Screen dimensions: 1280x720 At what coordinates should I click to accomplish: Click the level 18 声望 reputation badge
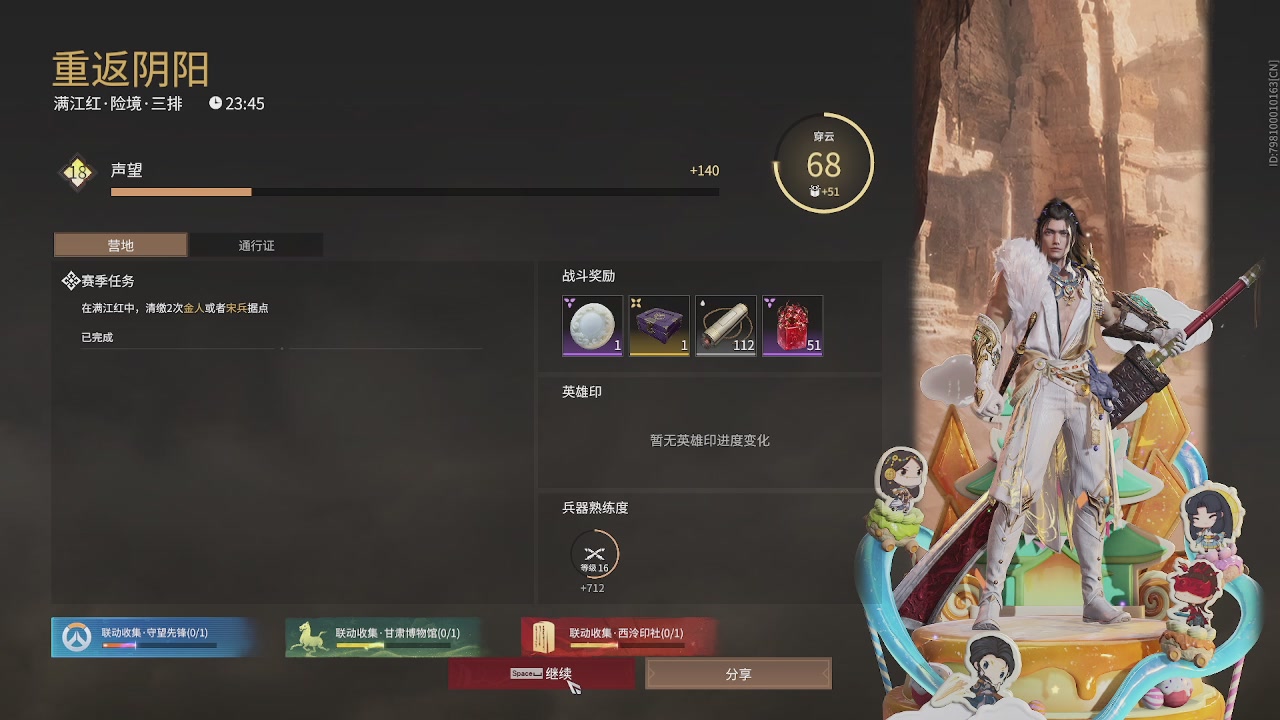click(x=76, y=170)
